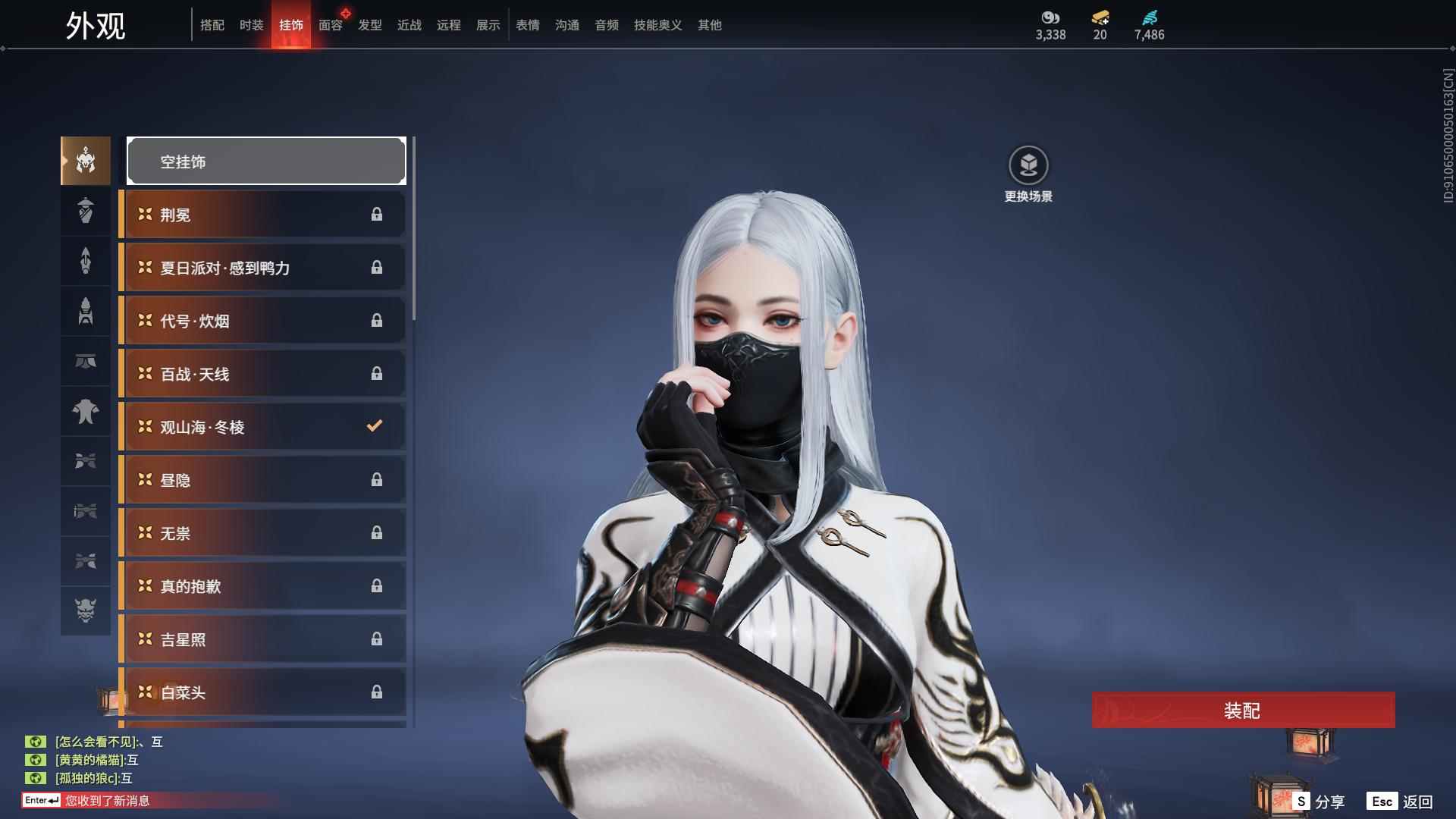Select the oni demon mask category icon
Image resolution: width=1456 pixels, height=819 pixels.
(86, 610)
